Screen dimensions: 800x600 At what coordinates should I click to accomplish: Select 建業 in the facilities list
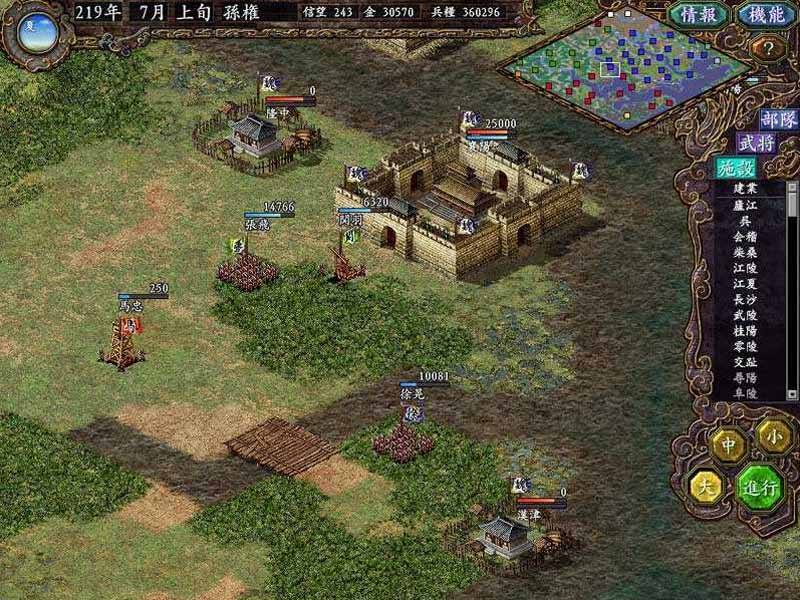[745, 188]
